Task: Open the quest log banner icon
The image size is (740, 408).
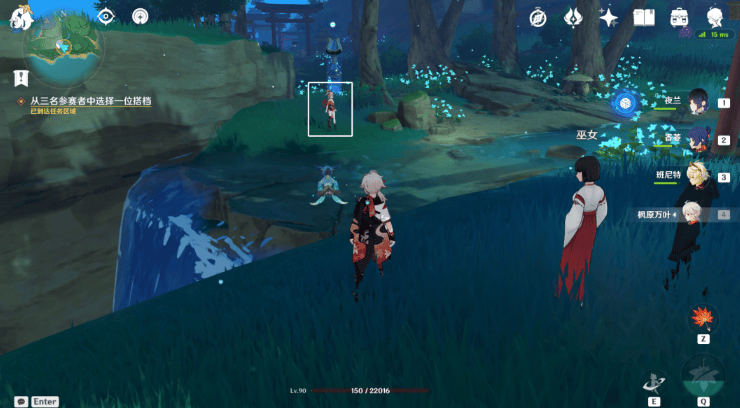Action: tap(21, 77)
